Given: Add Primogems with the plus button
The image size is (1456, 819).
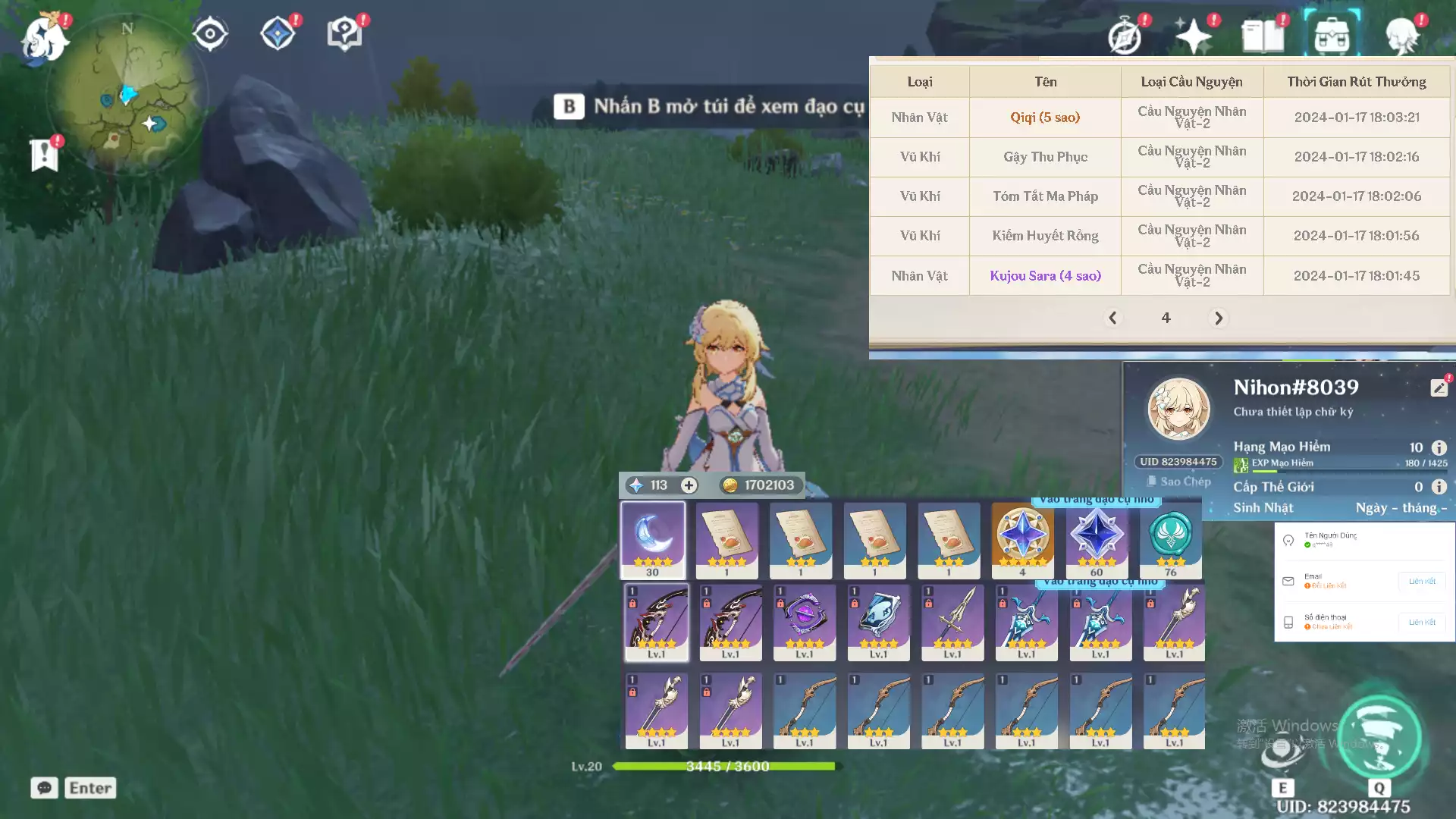Looking at the screenshot, I should coord(689,485).
